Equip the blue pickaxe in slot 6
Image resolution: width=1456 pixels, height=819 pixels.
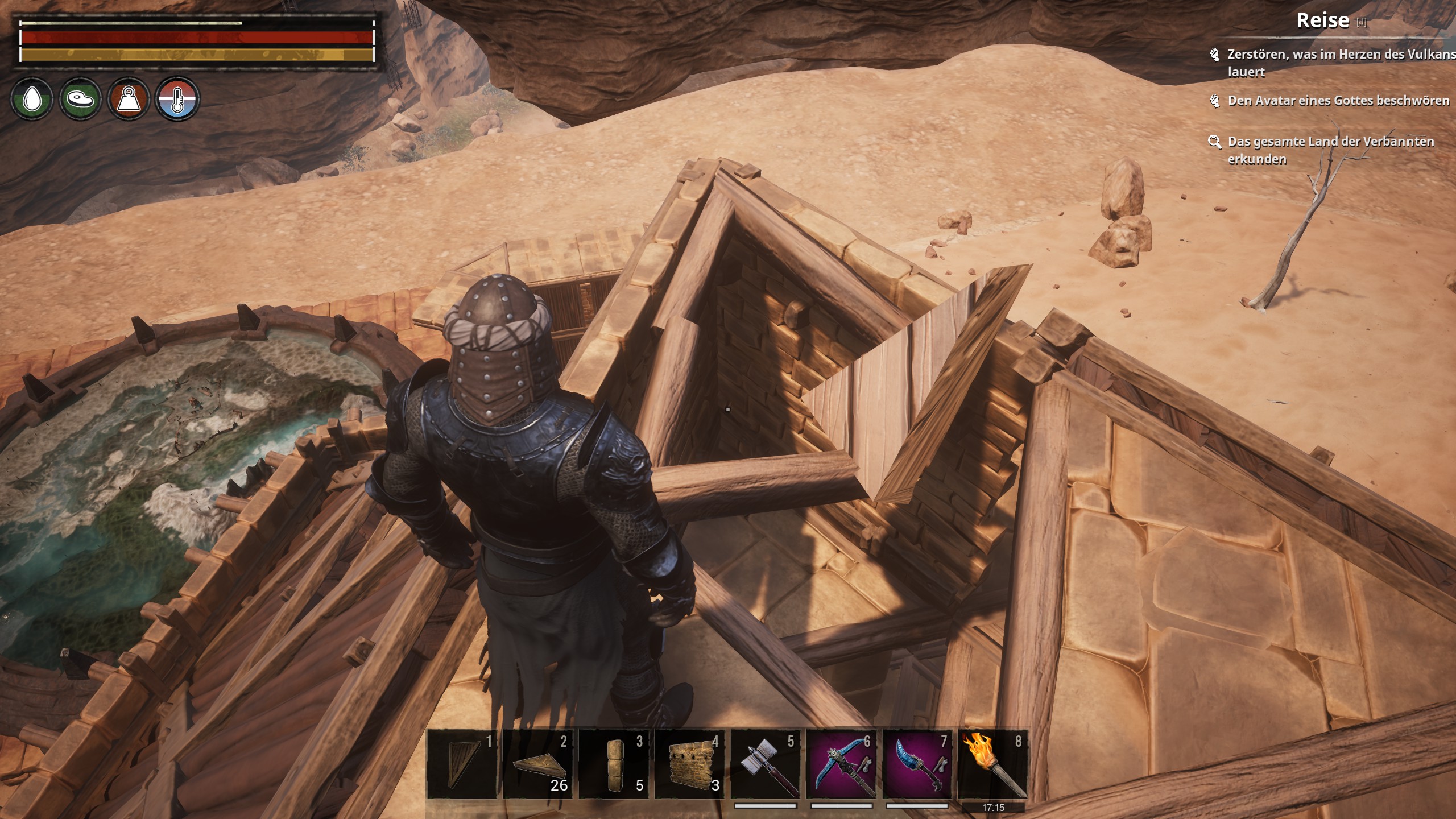(841, 764)
